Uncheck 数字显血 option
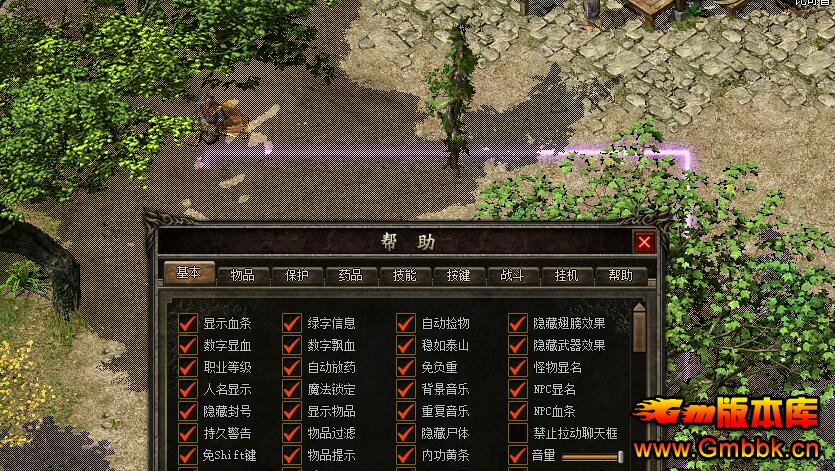Screen dimensions: 835x471 [x=188, y=346]
